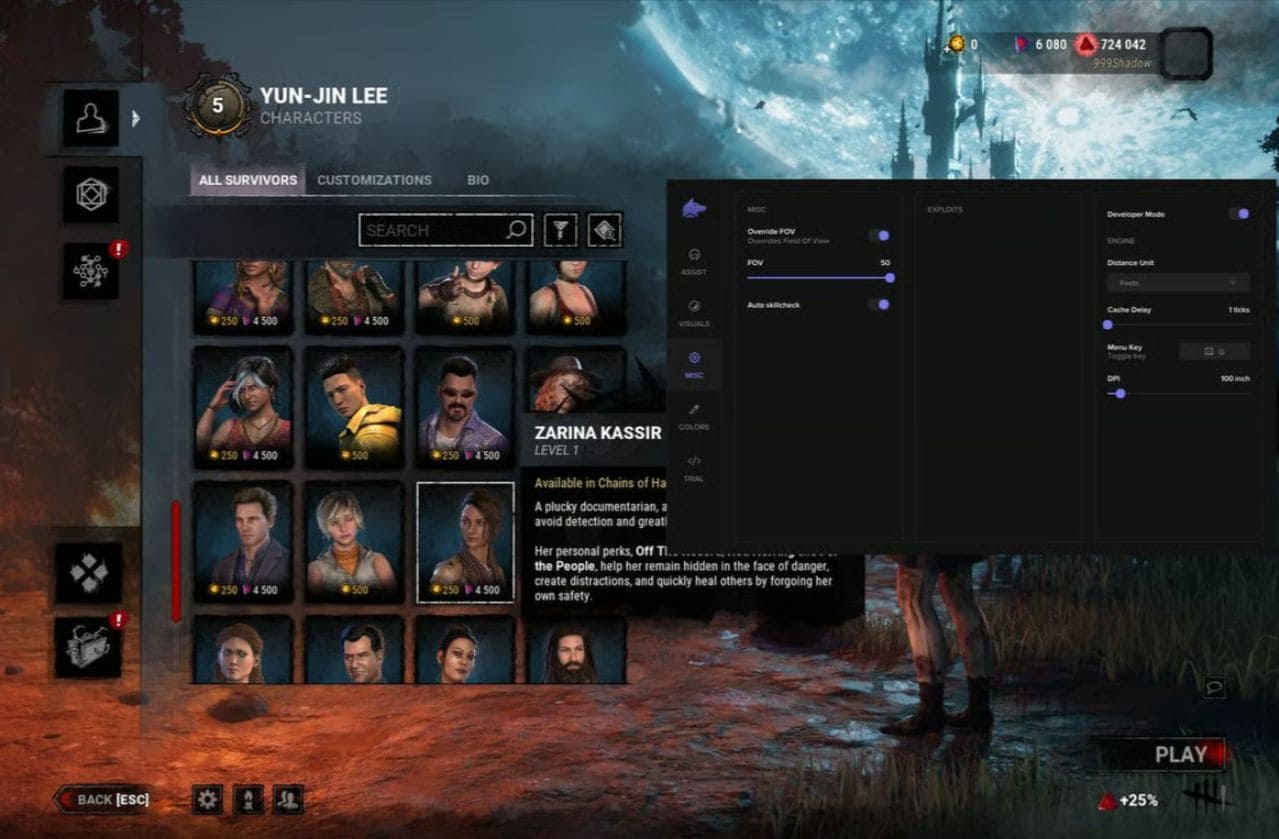Open the gear settings icon
The image size is (1279, 839).
point(207,799)
